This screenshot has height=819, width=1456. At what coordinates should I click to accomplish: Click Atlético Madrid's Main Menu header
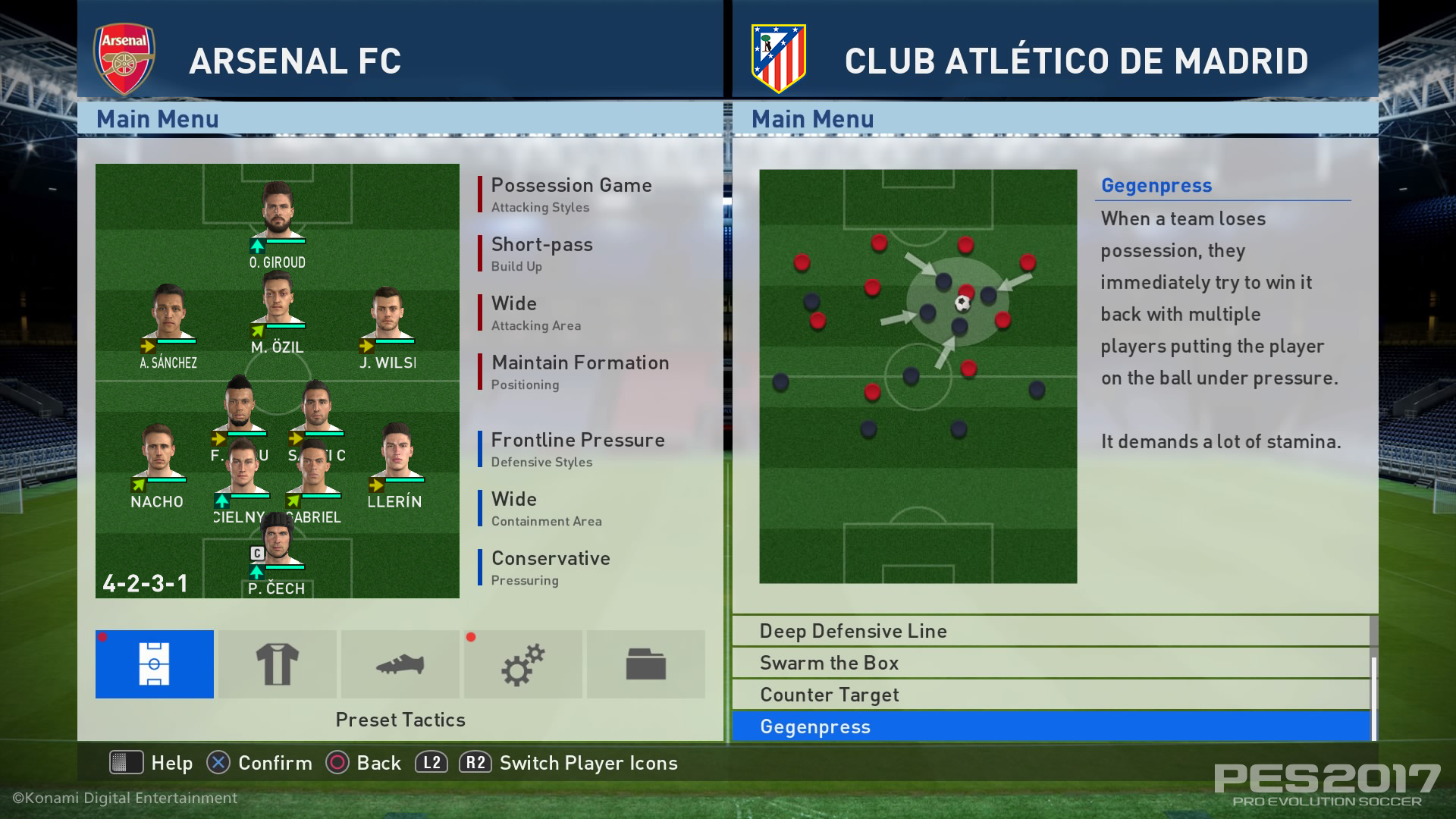812,119
